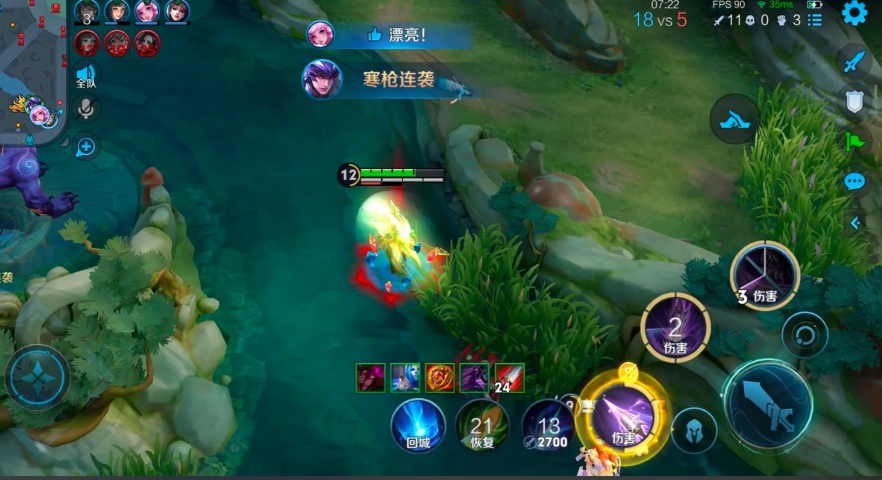Select the skill on 2-second cooldown
The height and width of the screenshot is (480, 882).
pyautogui.click(x=675, y=327)
